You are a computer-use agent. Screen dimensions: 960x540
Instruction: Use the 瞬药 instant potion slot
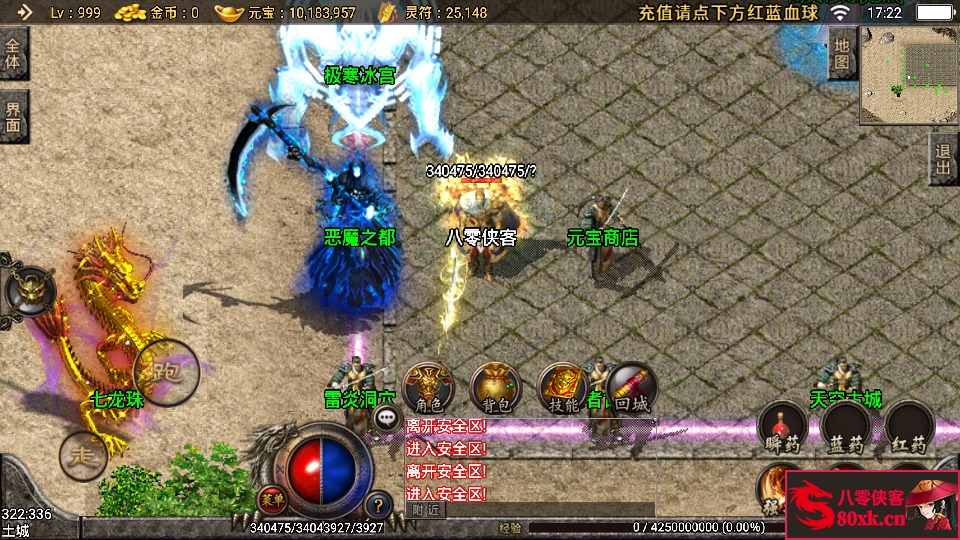781,427
